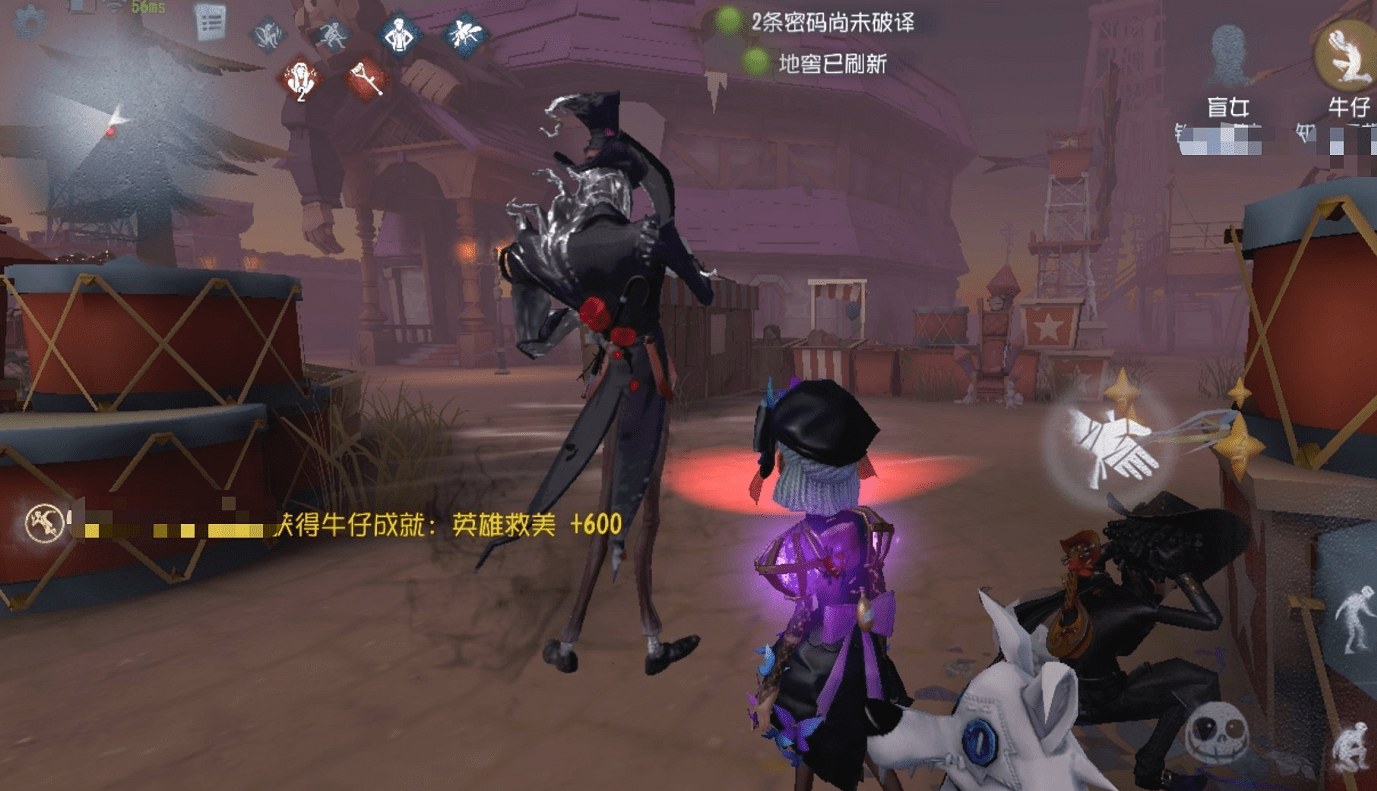
Task: Open the quick message list icon
Action: (x=209, y=22)
